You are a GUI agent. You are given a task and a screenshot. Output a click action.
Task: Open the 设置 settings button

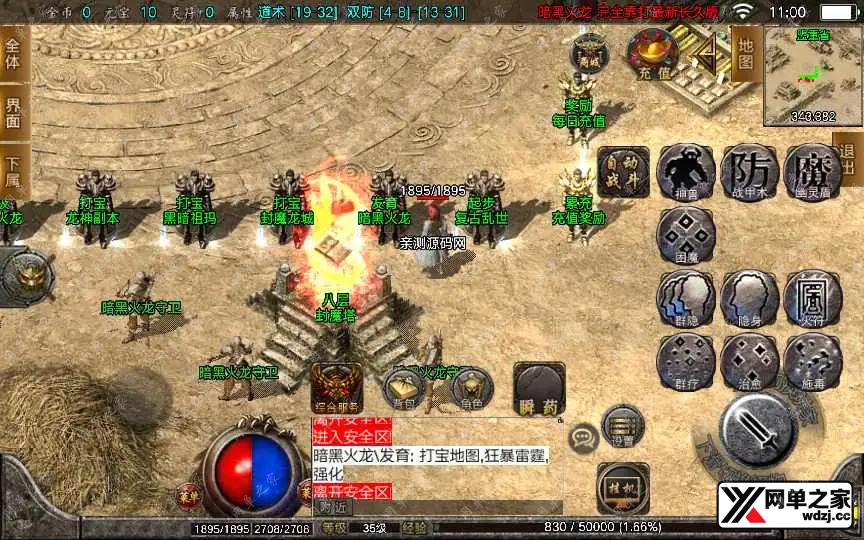pos(622,425)
